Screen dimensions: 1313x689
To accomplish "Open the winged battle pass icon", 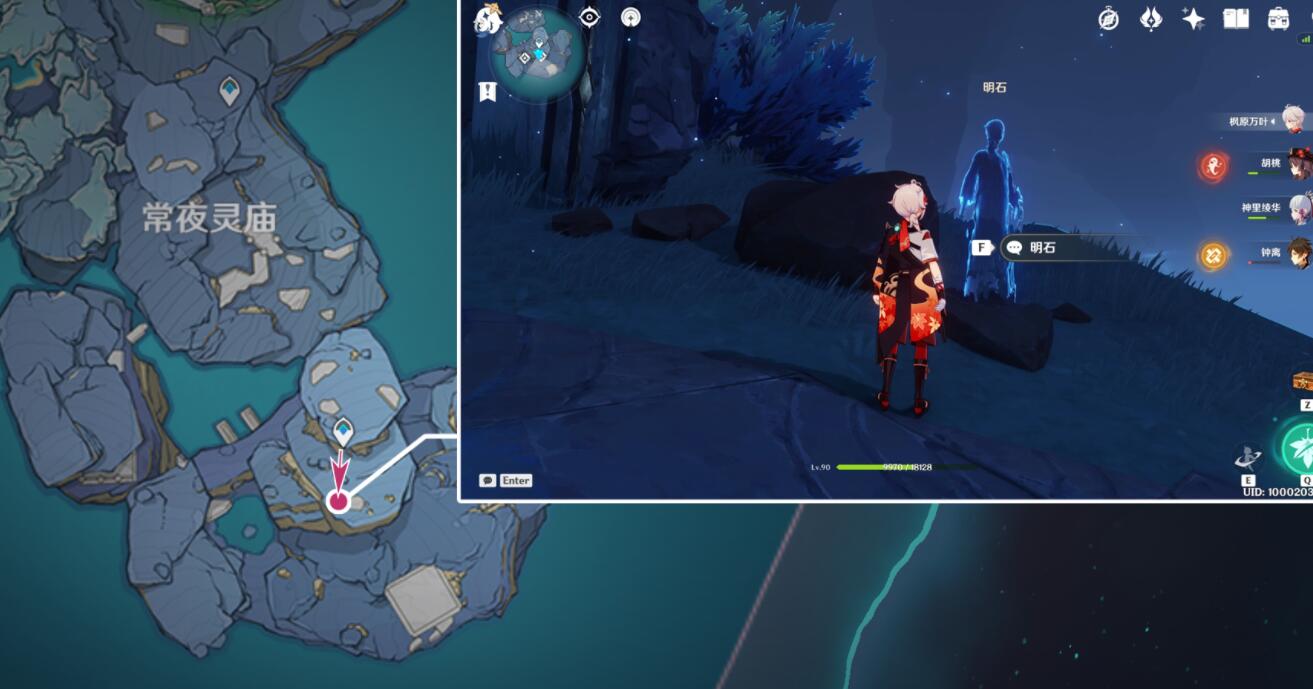I will [1151, 18].
